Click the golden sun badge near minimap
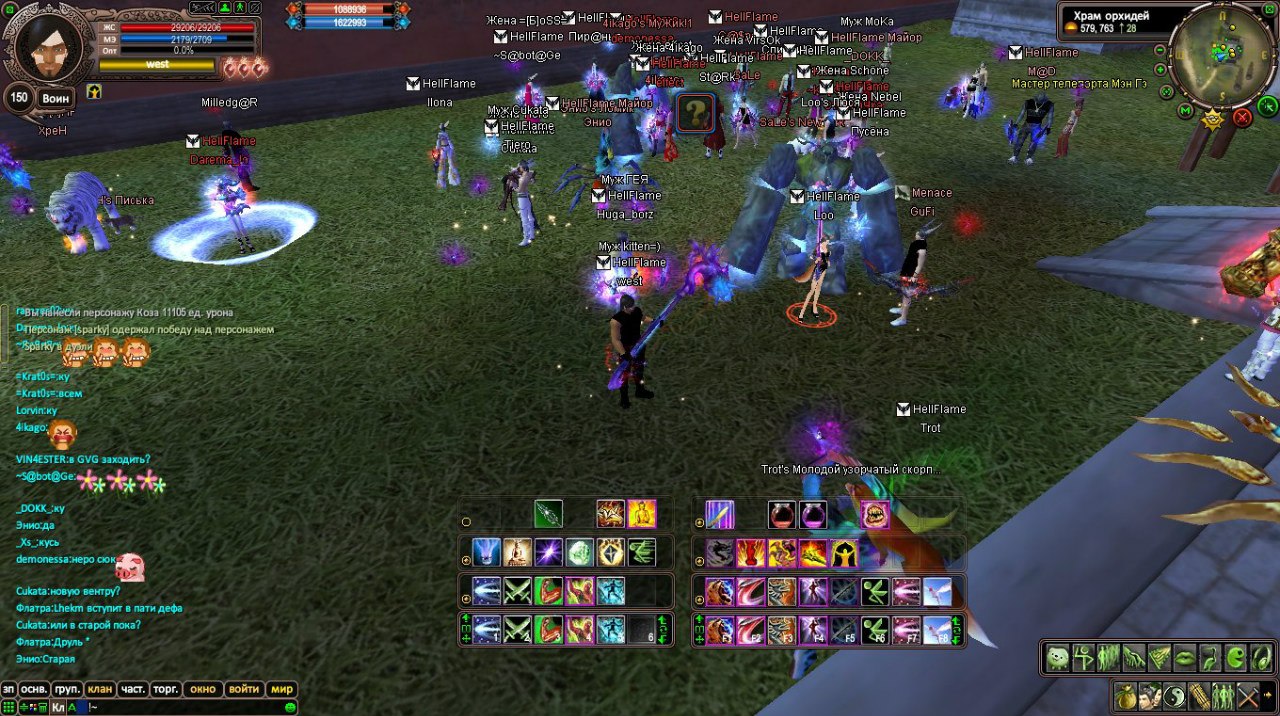Screen dimensions: 1280x716 pos(1213,120)
